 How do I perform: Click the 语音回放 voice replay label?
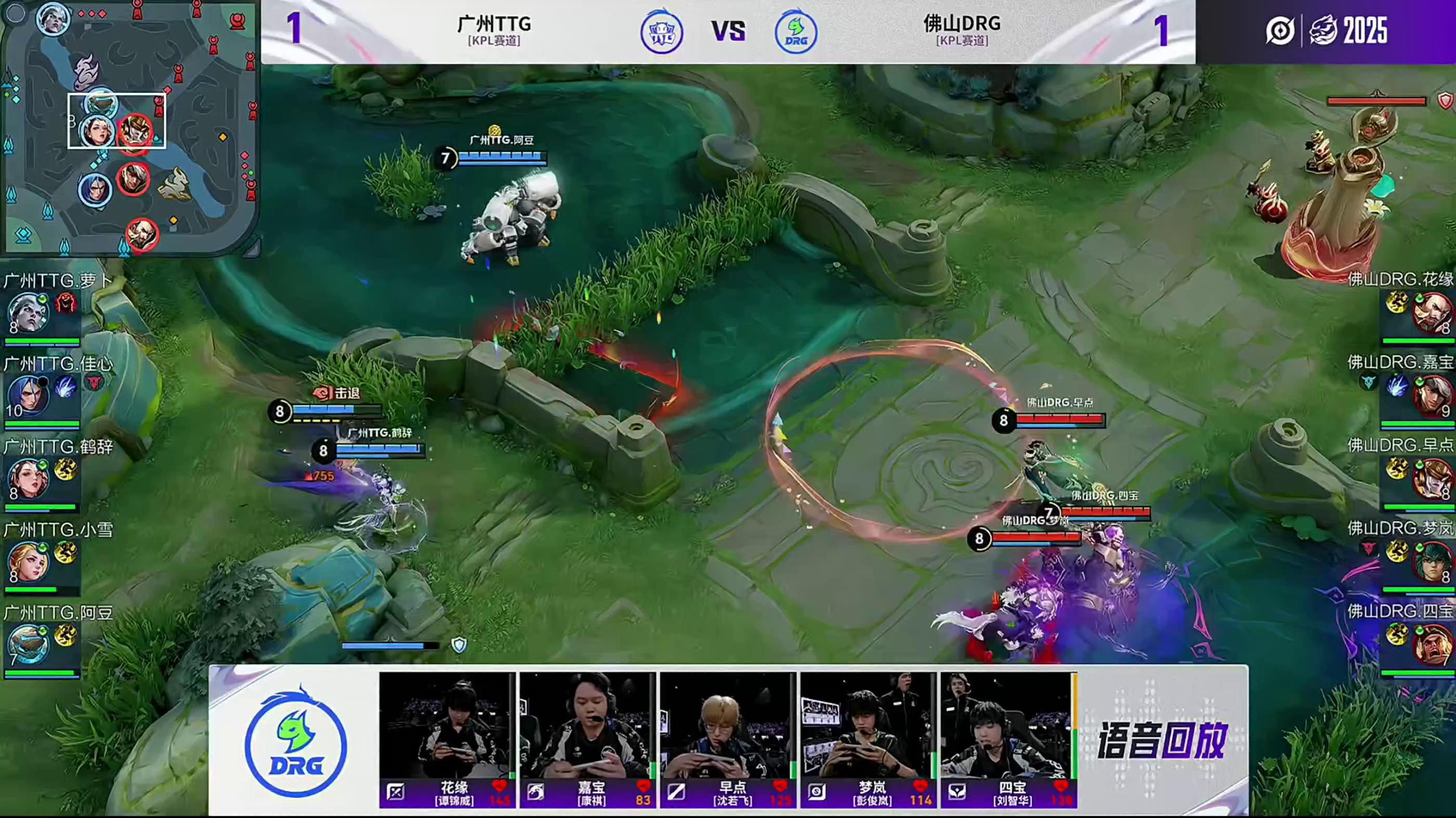(1162, 740)
